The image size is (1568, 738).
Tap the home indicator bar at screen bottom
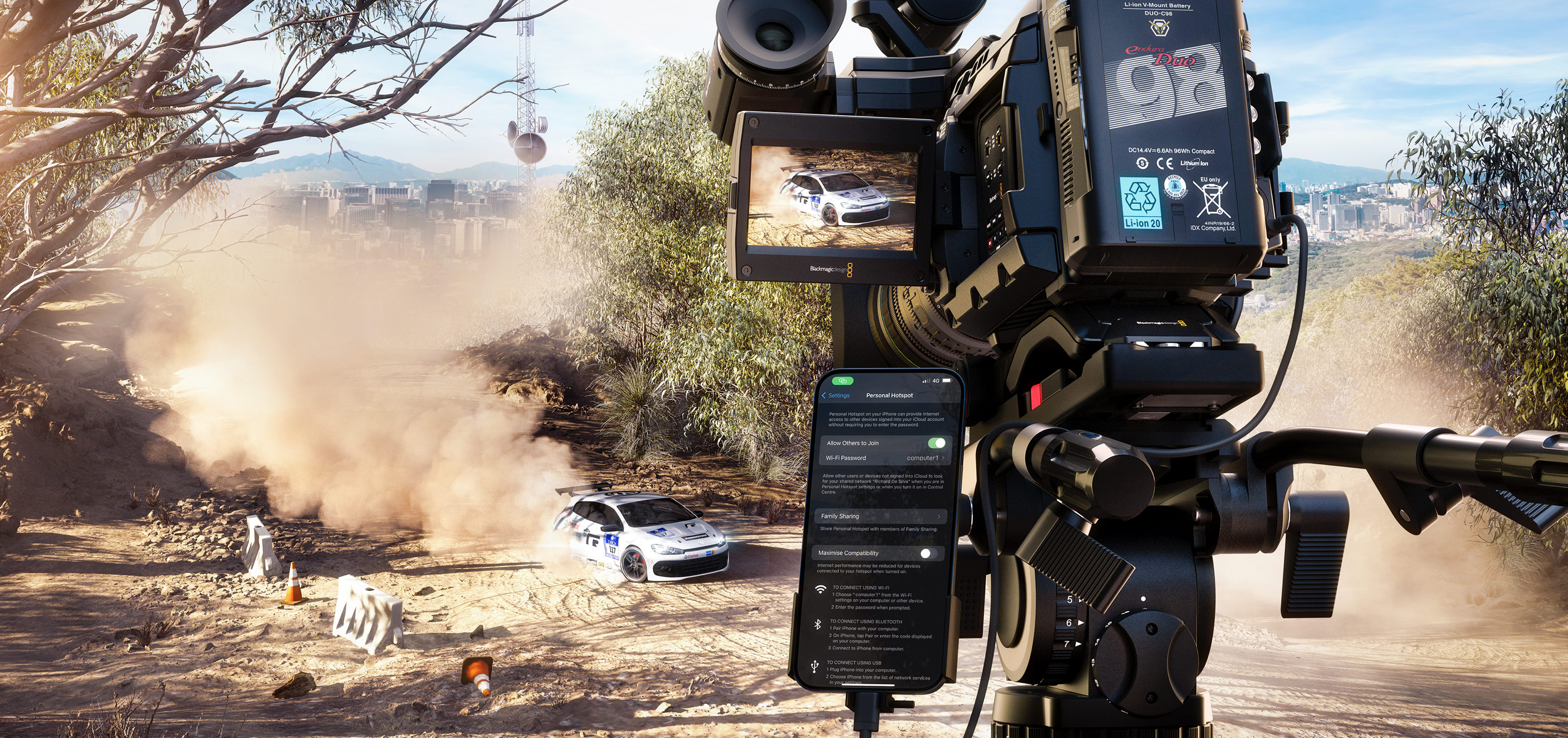(x=867, y=685)
